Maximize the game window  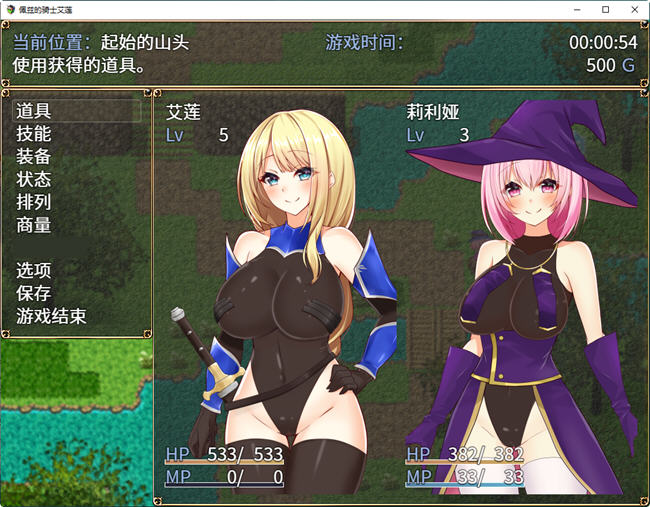pyautogui.click(x=605, y=9)
